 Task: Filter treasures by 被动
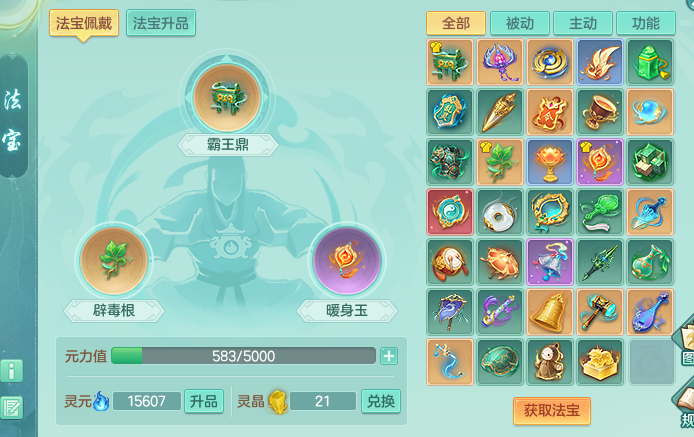tap(519, 23)
